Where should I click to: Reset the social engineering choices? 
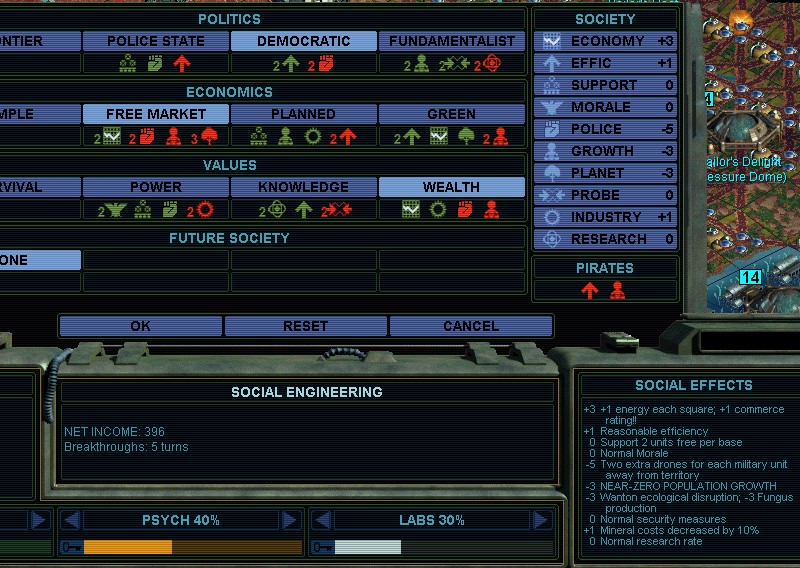305,326
